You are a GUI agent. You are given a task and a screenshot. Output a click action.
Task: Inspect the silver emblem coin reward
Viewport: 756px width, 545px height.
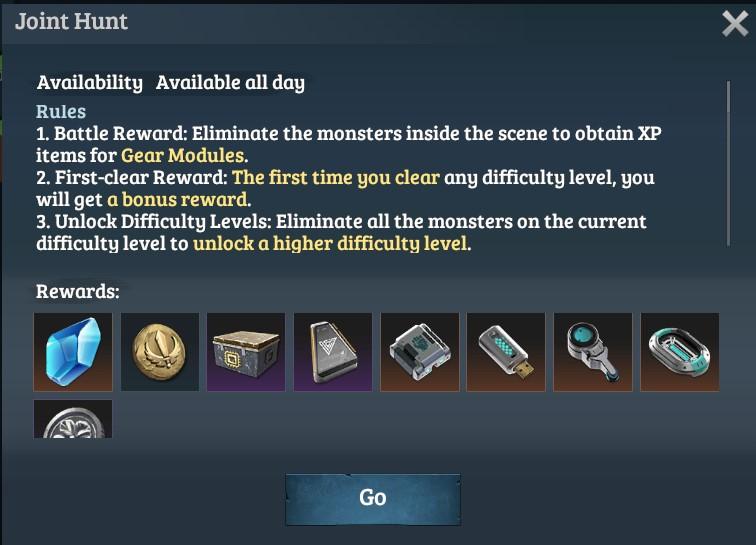pyautogui.click(x=73, y=420)
